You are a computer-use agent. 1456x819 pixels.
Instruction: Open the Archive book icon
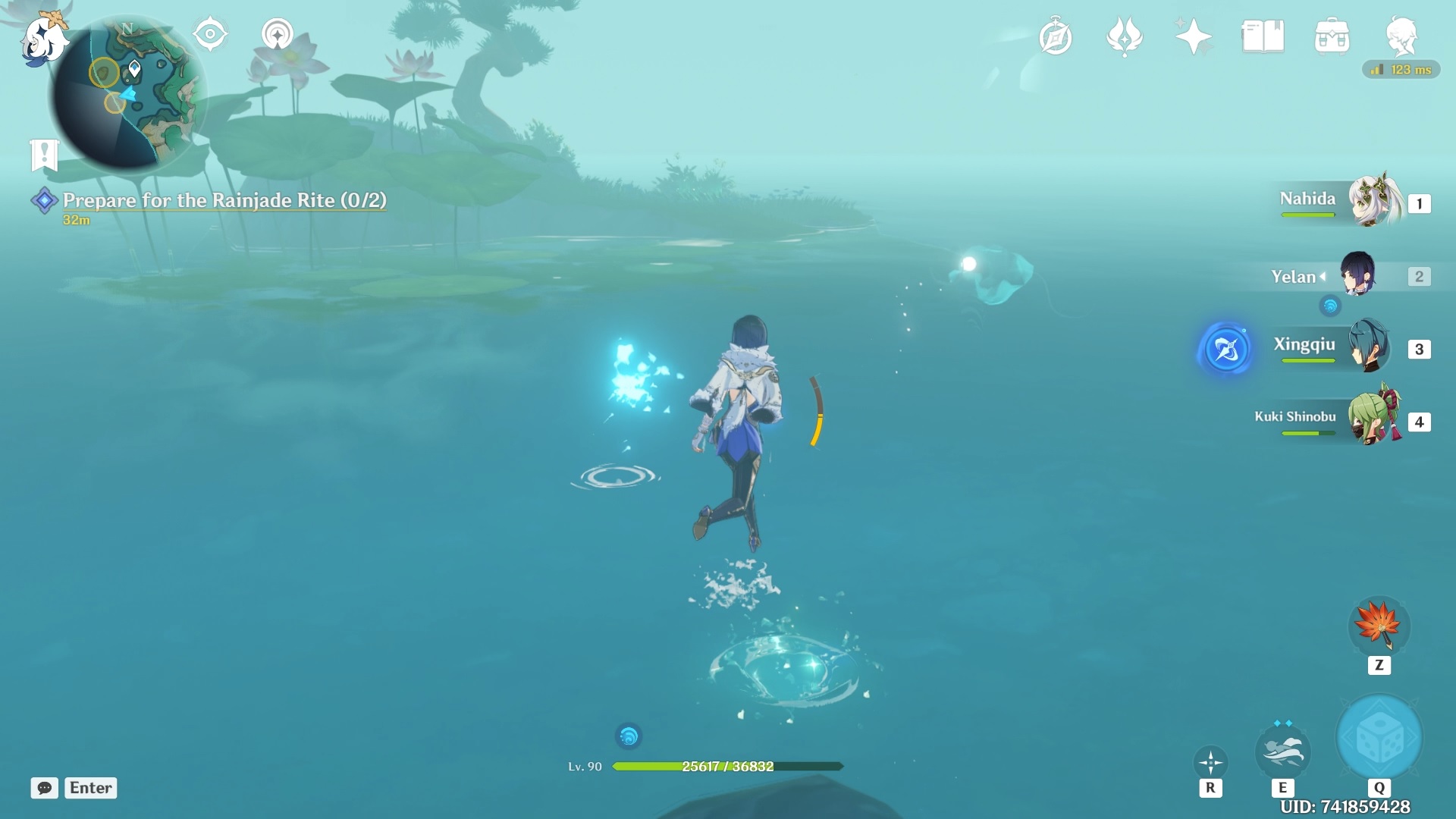(x=1263, y=36)
